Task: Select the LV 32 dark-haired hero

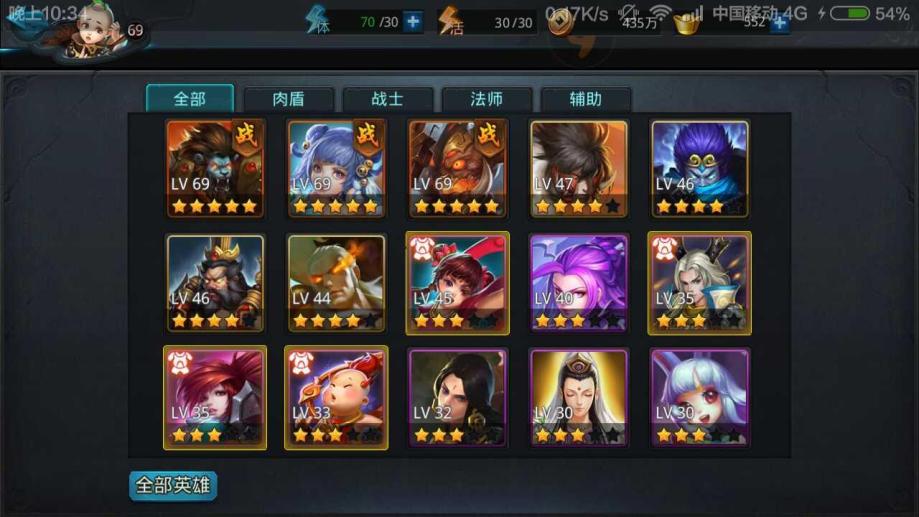Action: [x=457, y=397]
